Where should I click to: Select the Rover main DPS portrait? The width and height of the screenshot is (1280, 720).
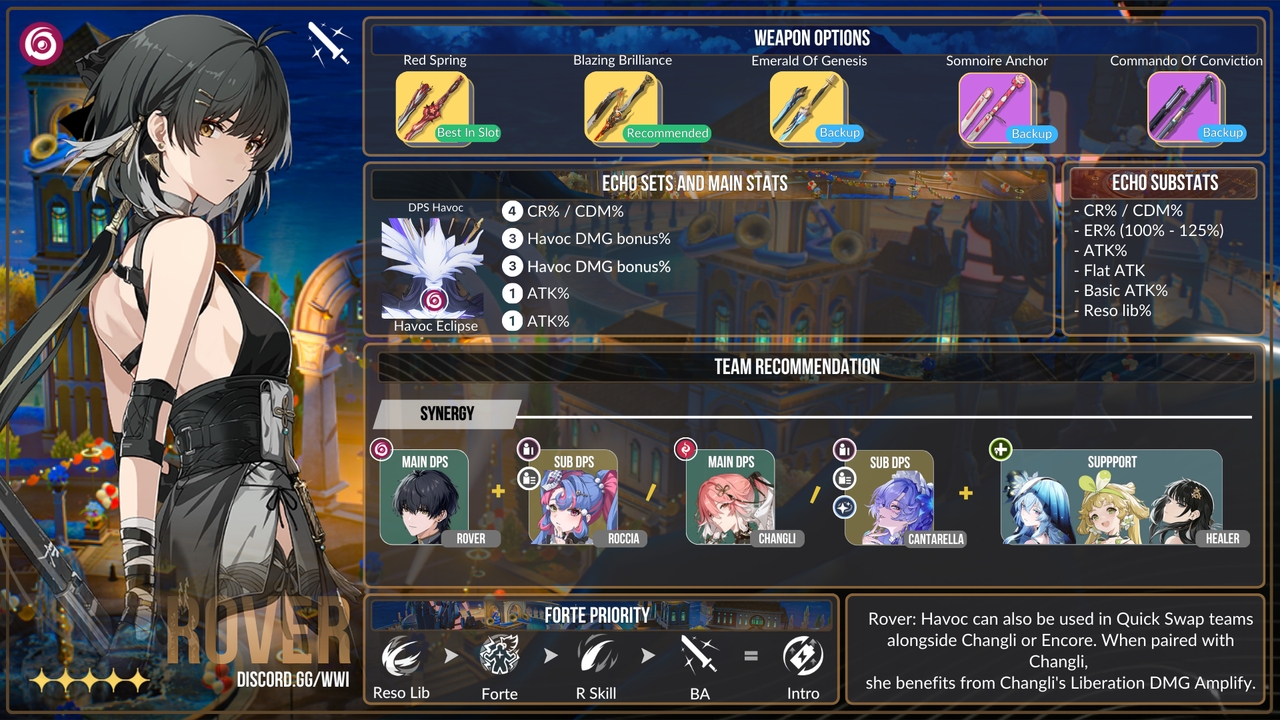pyautogui.click(x=425, y=498)
